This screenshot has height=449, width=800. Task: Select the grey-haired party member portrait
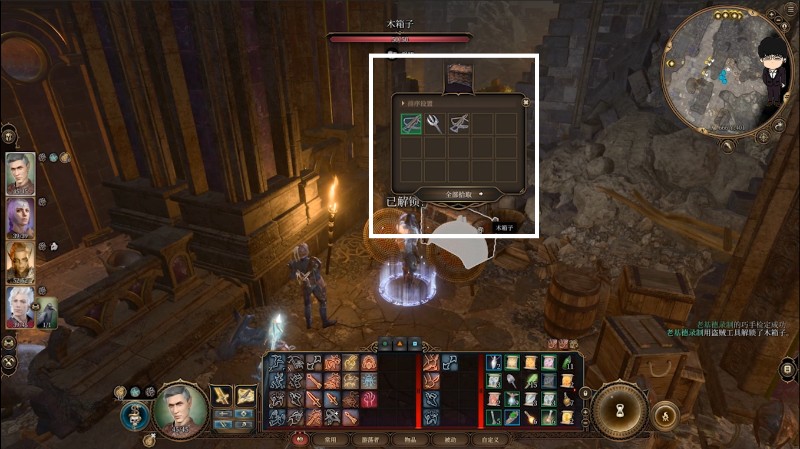(20, 174)
